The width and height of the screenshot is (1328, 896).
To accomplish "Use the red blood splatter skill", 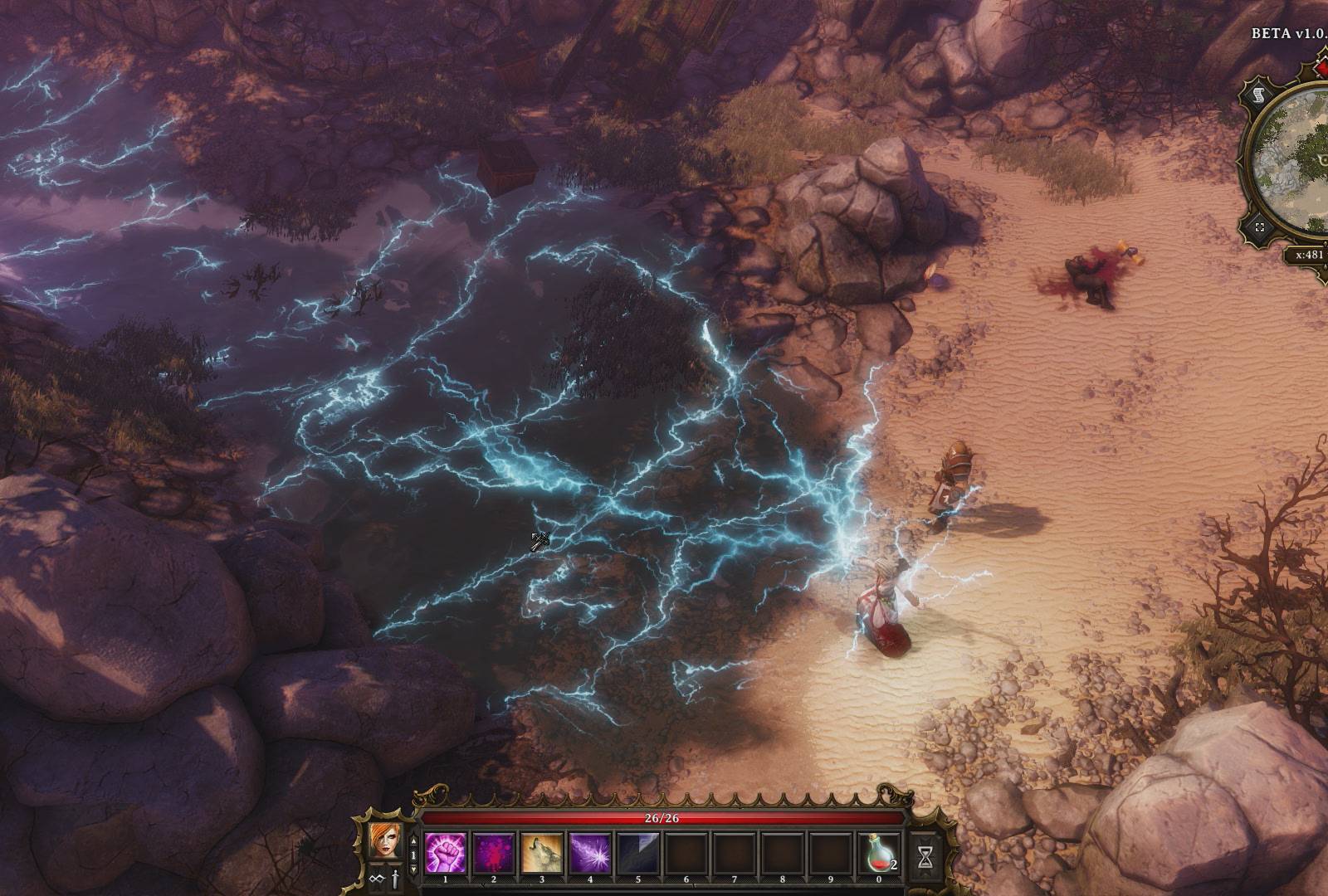I will [x=493, y=853].
